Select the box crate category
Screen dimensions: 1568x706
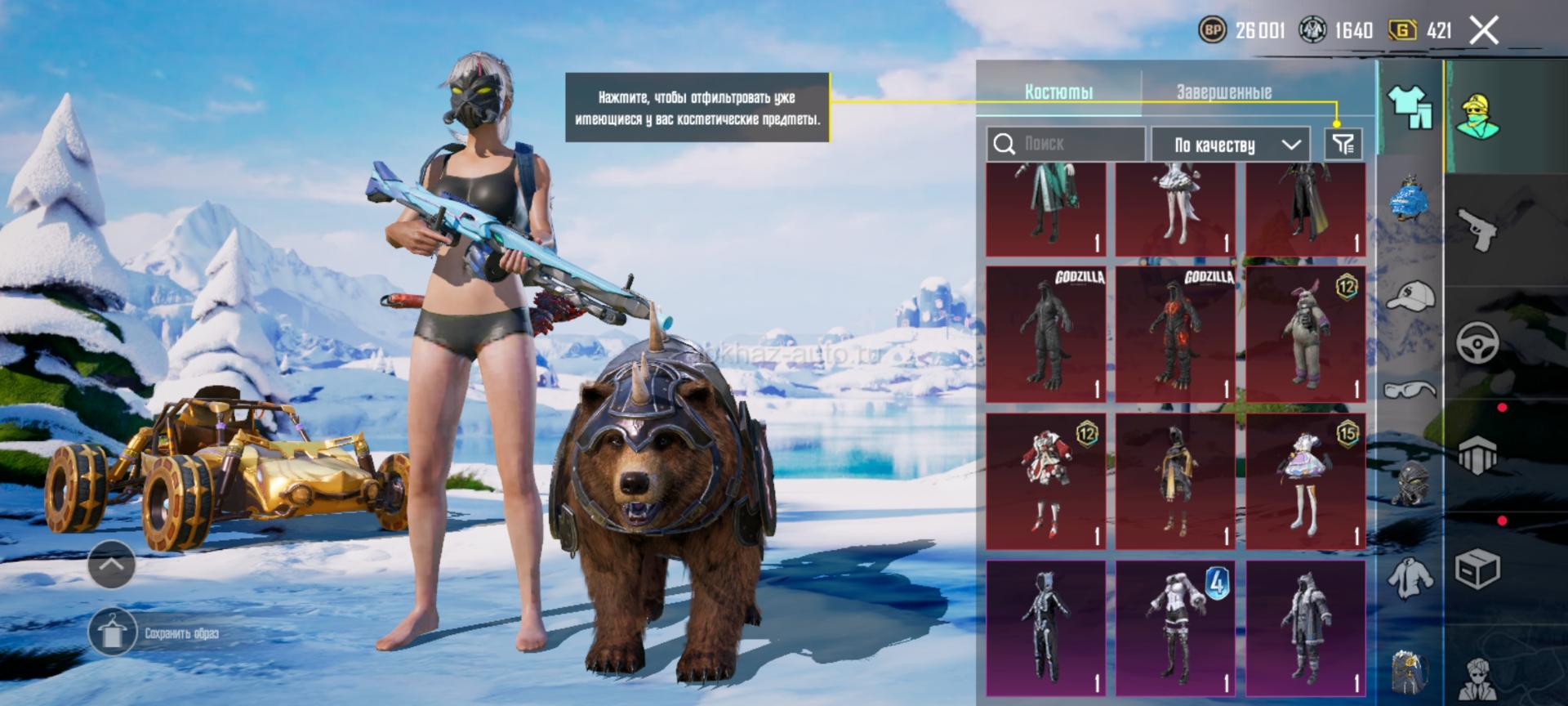coord(1477,568)
